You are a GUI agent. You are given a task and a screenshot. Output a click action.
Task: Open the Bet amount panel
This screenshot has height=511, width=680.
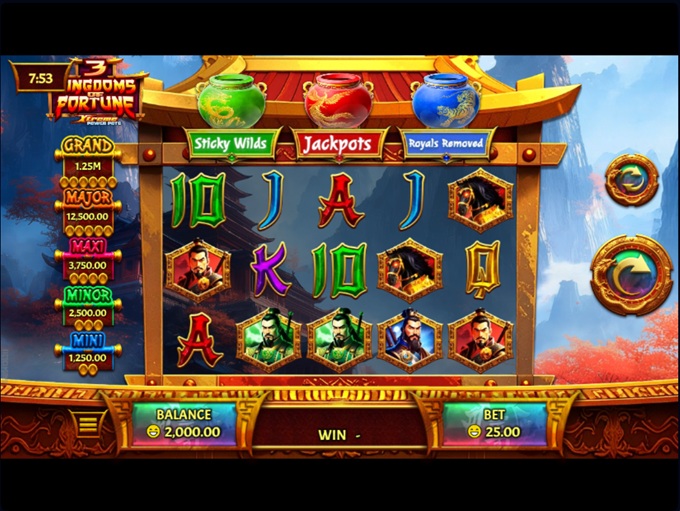pos(495,423)
